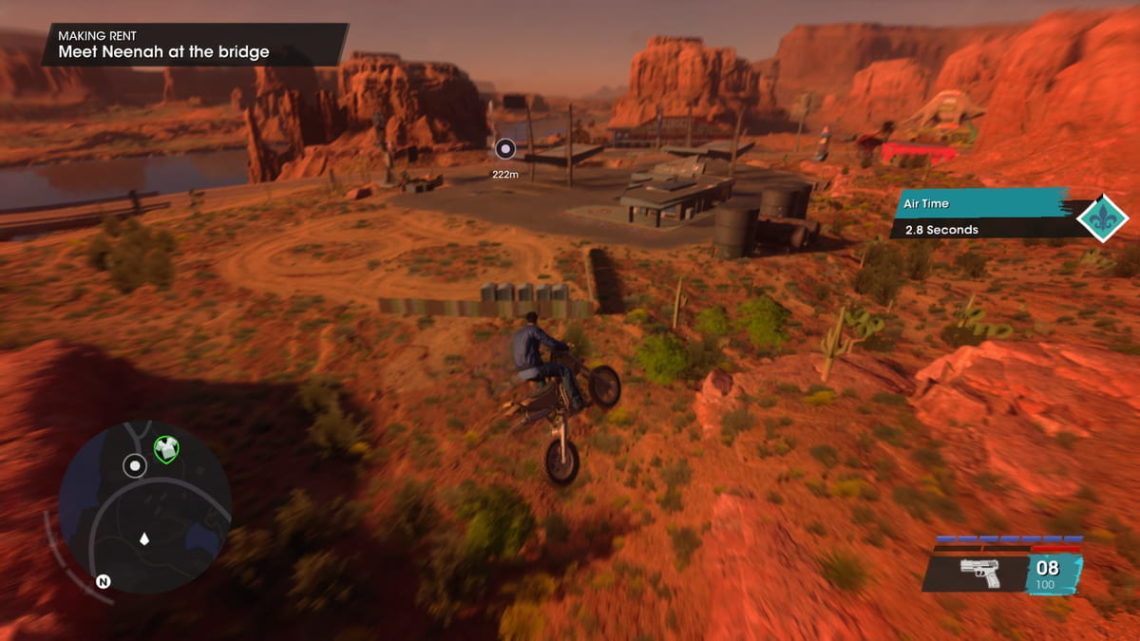Click the 222m objective waypoint marker
Image resolution: width=1140 pixels, height=641 pixels.
coord(505,150)
